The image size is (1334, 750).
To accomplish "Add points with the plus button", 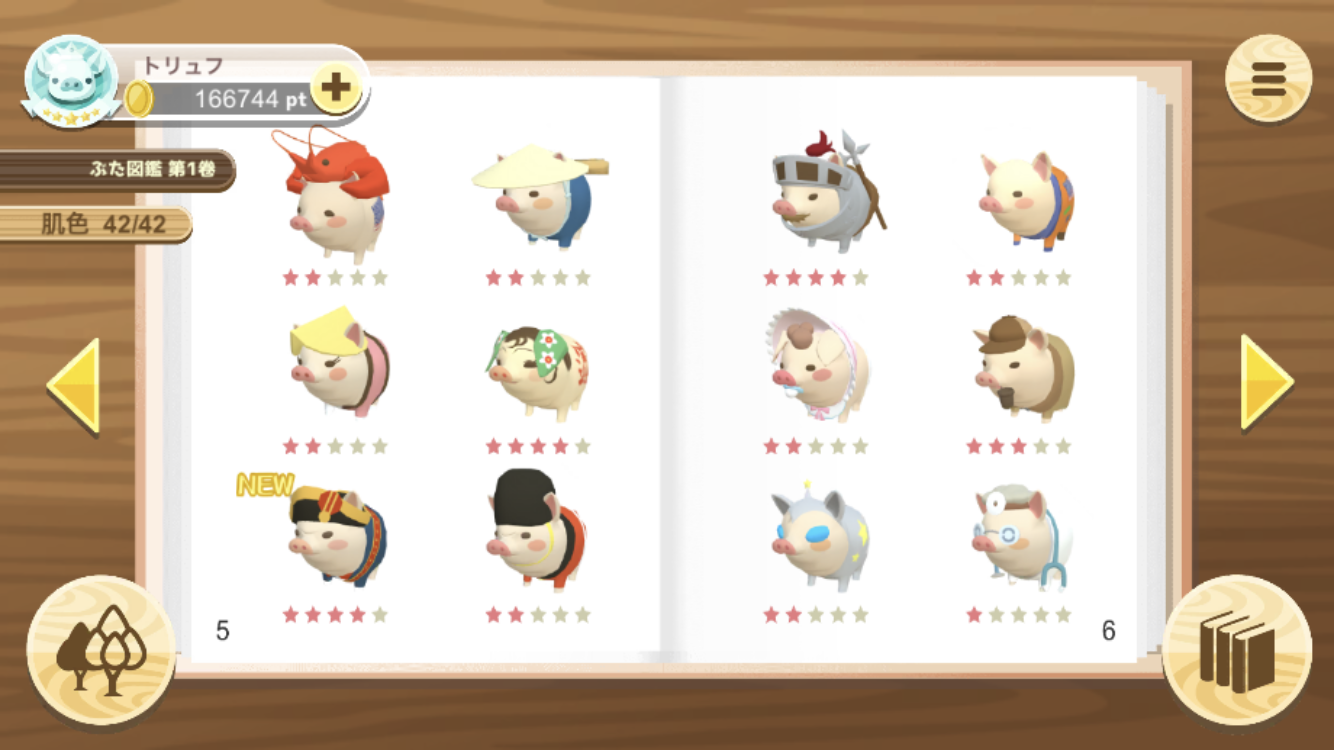I will (x=336, y=88).
